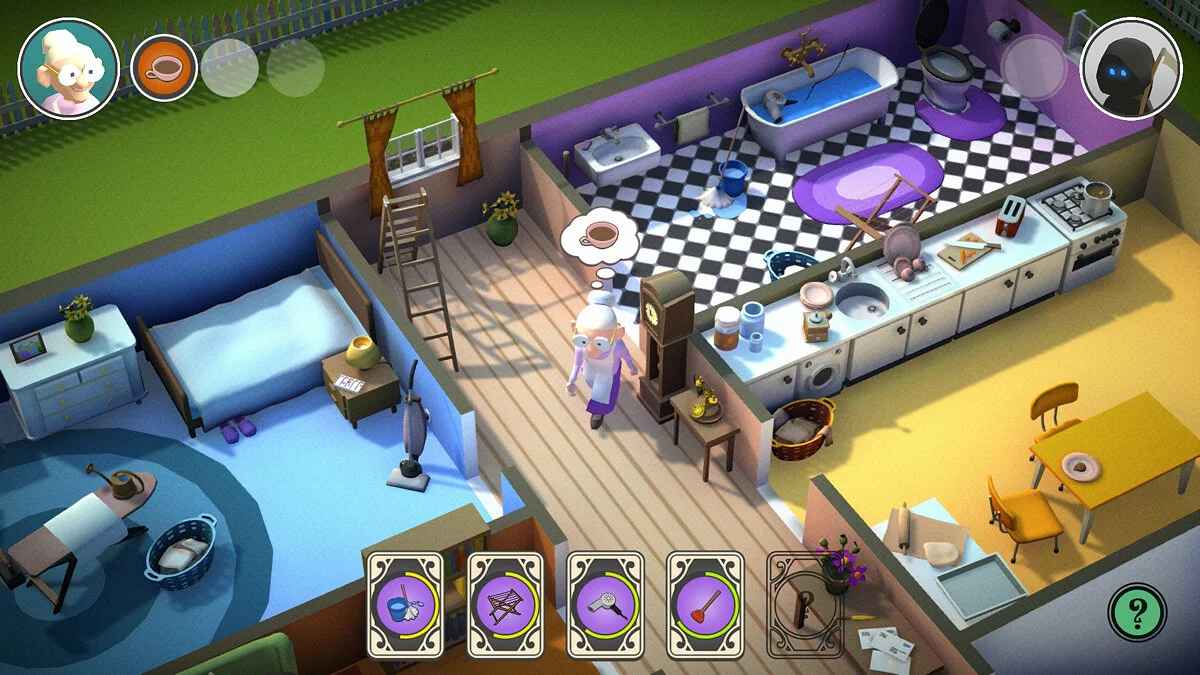Pick the hair dryer card
Viewport: 1200px width, 675px height.
(605, 604)
